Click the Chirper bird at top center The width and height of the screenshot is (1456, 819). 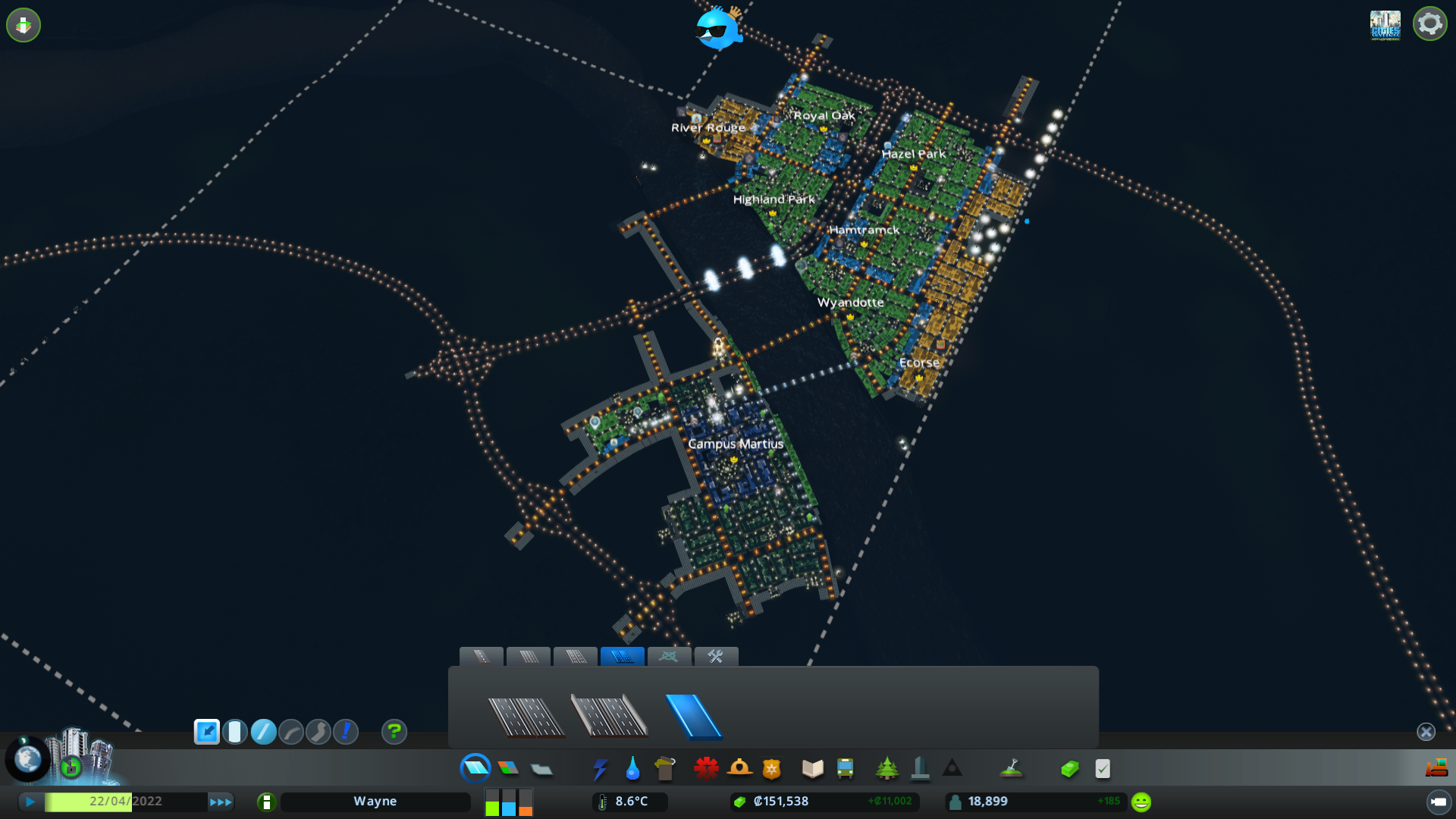717,30
